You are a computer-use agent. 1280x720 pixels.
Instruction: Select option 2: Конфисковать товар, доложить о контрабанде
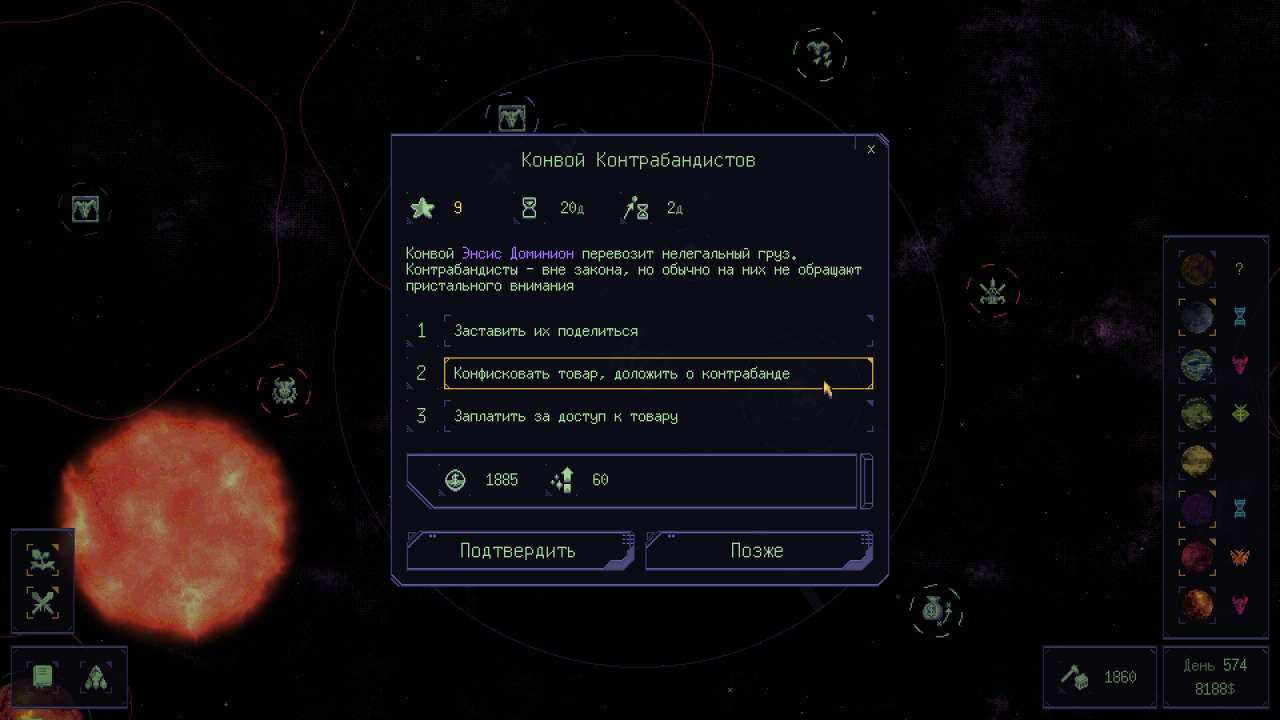[658, 374]
